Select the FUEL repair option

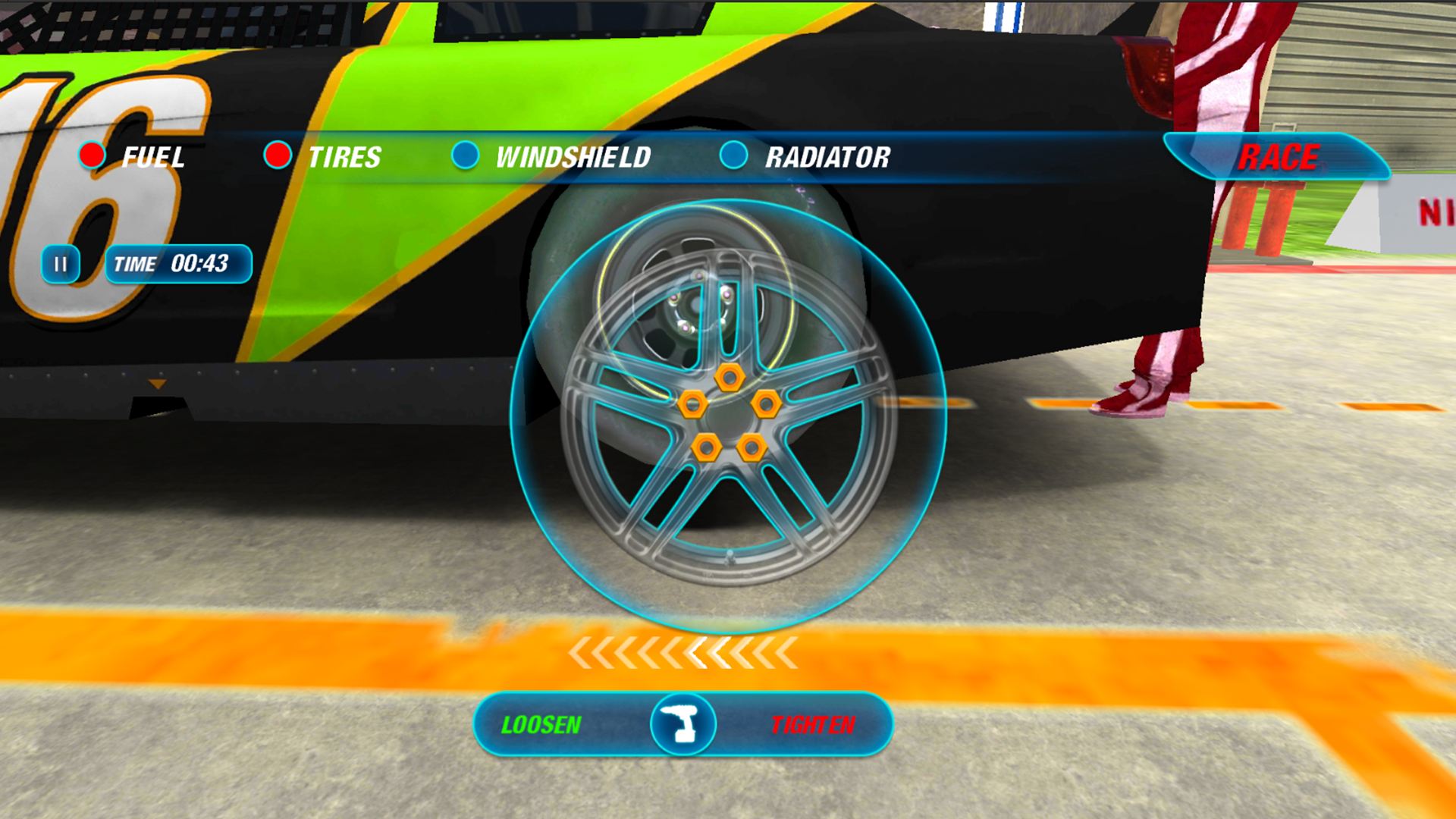[x=154, y=157]
